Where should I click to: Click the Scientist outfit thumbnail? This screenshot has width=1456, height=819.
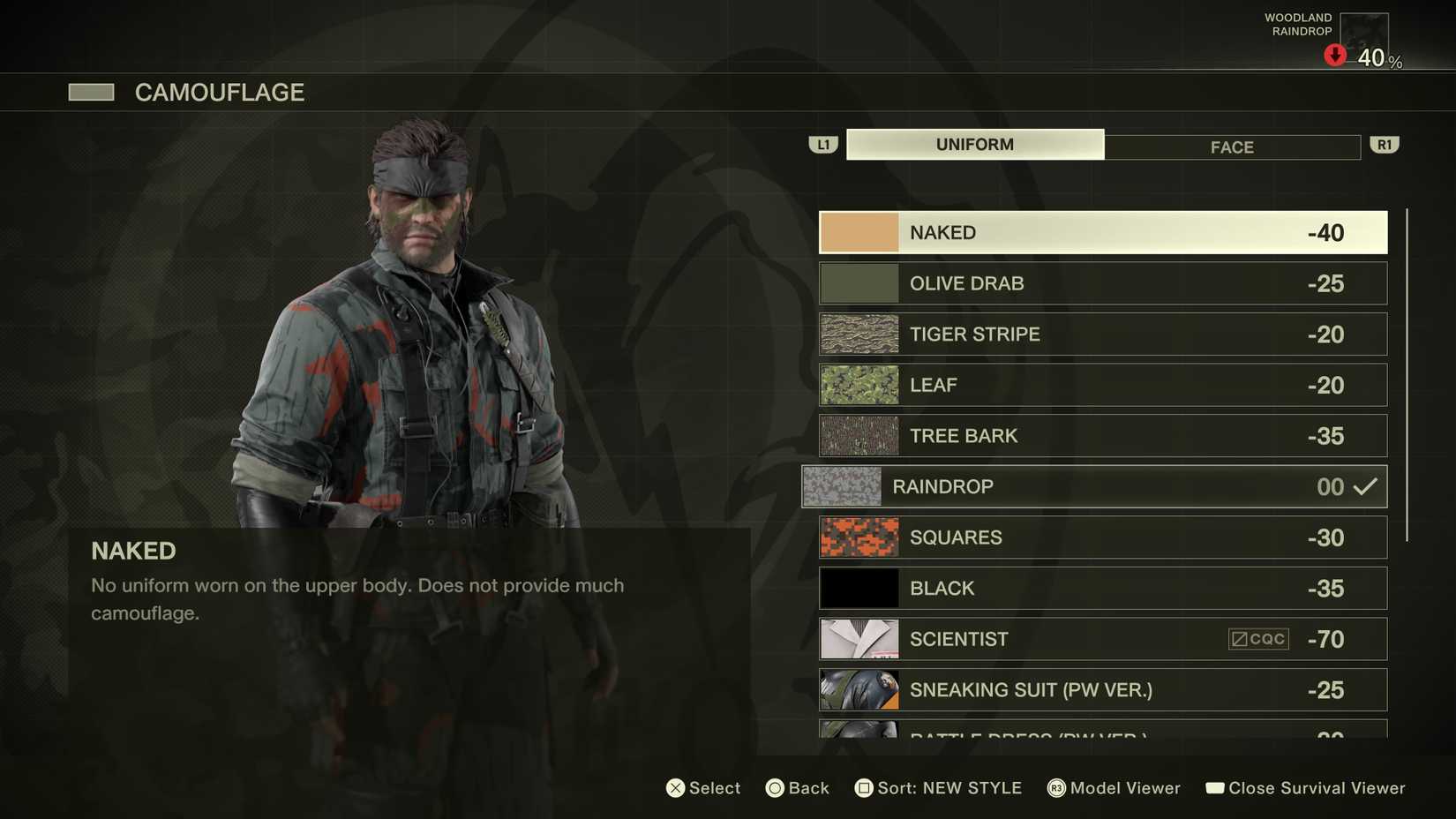[858, 638]
